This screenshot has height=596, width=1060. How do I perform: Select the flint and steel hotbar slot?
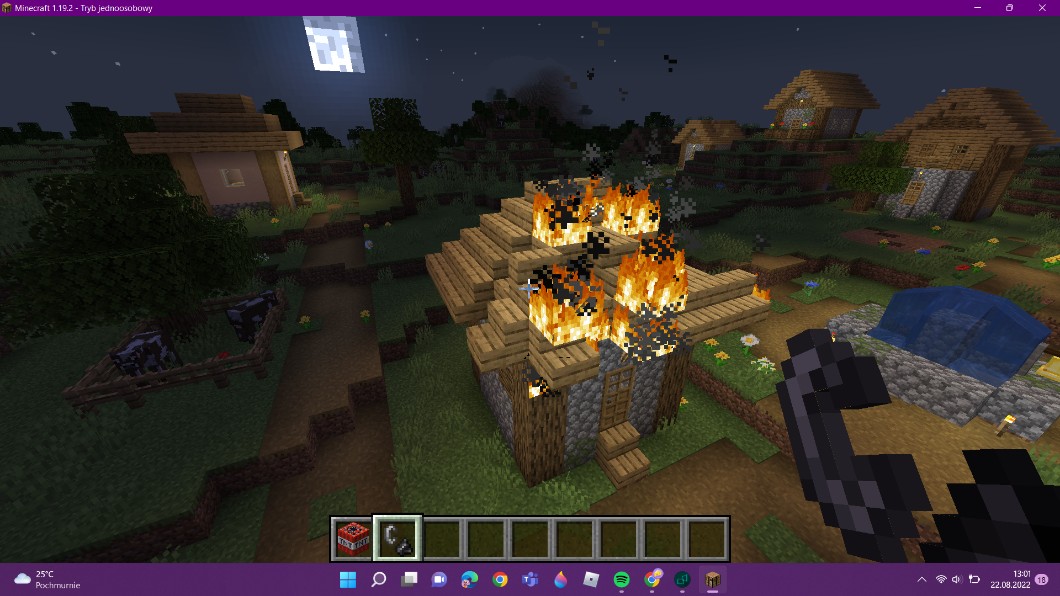tap(398, 539)
